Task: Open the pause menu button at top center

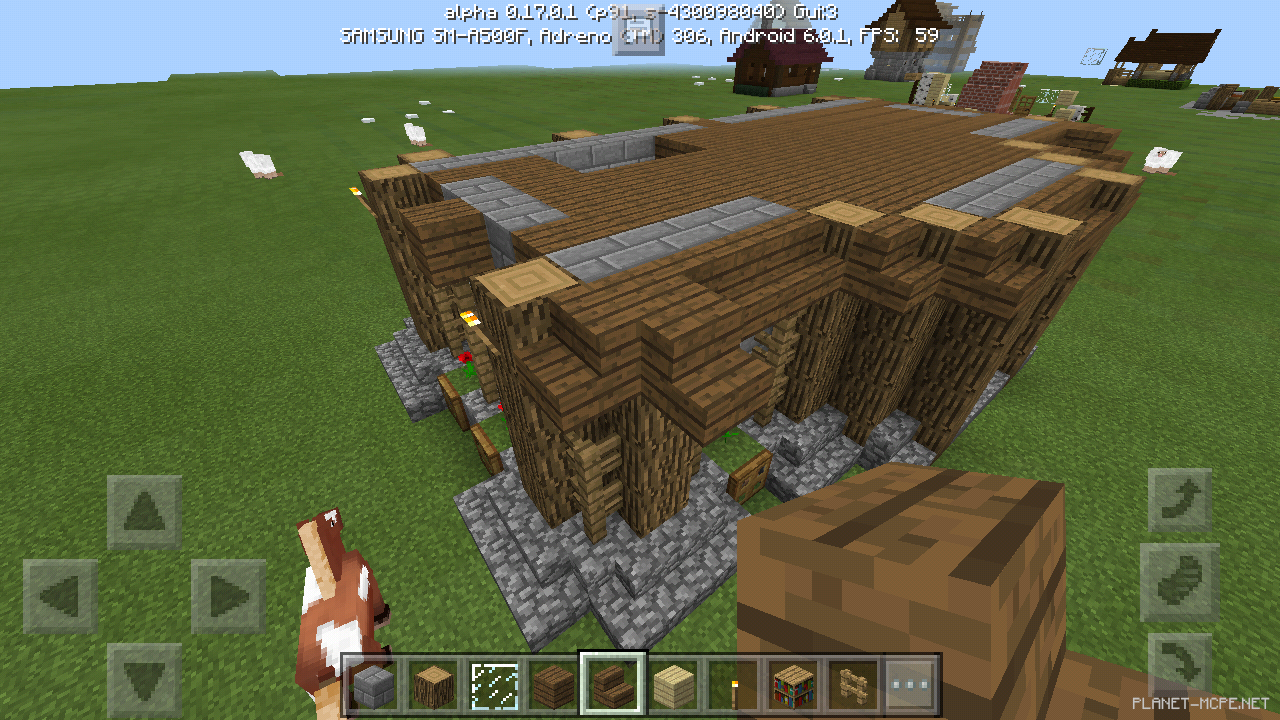Action: pos(640,32)
